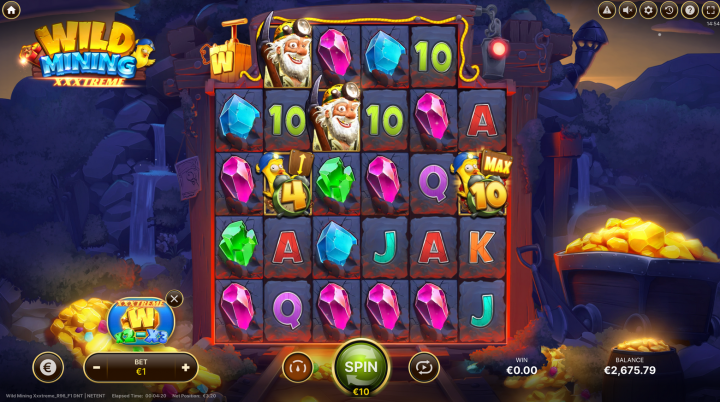Open the euro coin value selector
Image resolution: width=720 pixels, height=402 pixels.
coord(47,367)
